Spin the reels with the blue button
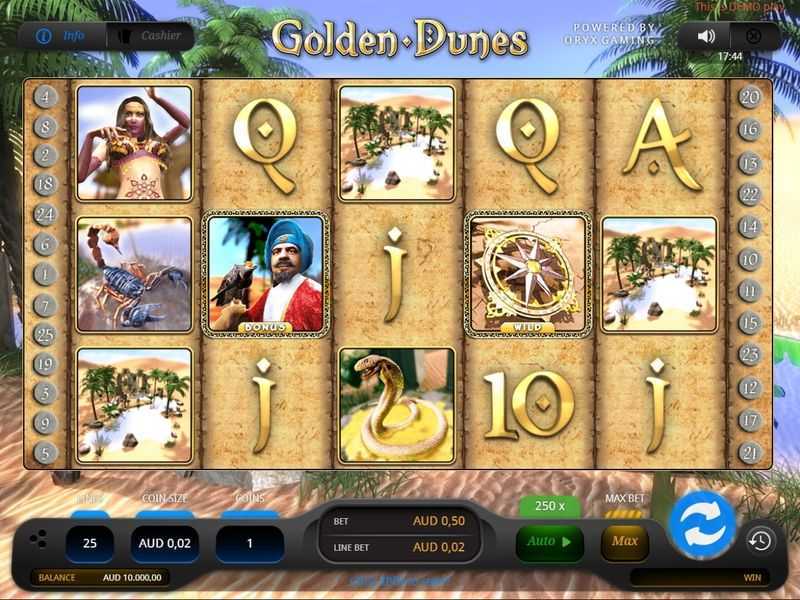Viewport: 800px width, 600px height. (x=702, y=524)
